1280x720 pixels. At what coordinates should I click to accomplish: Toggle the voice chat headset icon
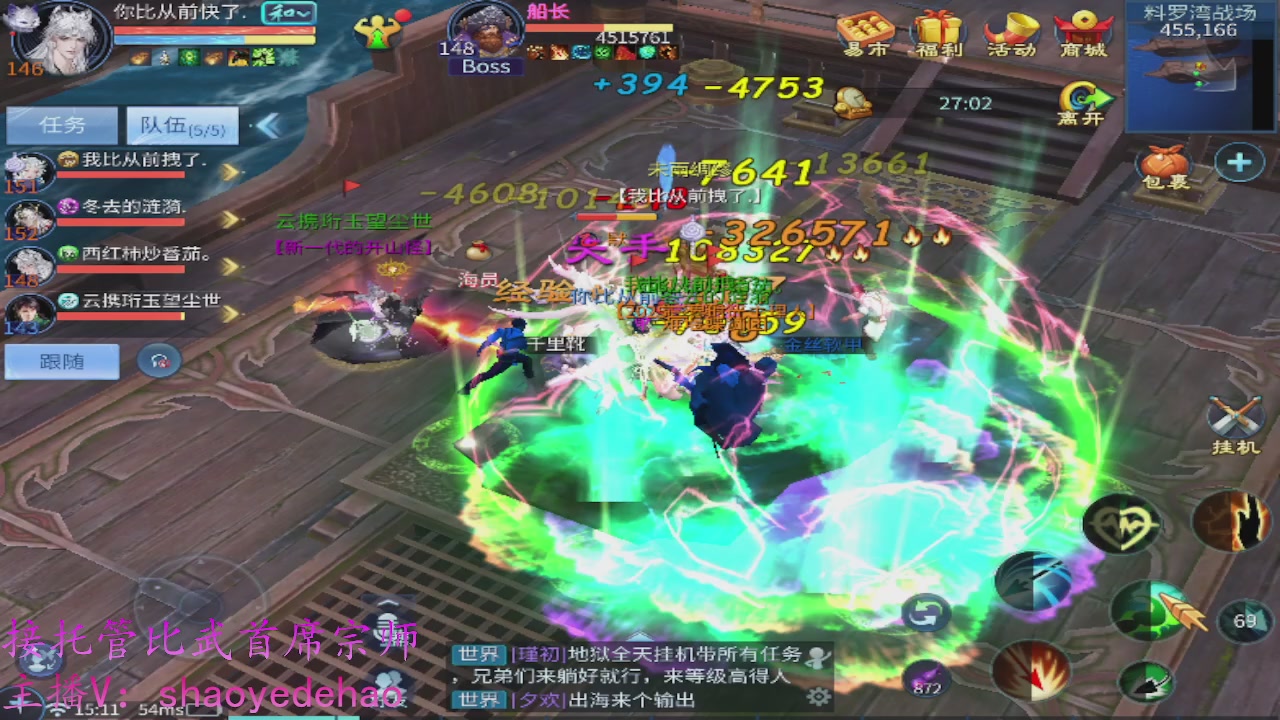[158, 360]
